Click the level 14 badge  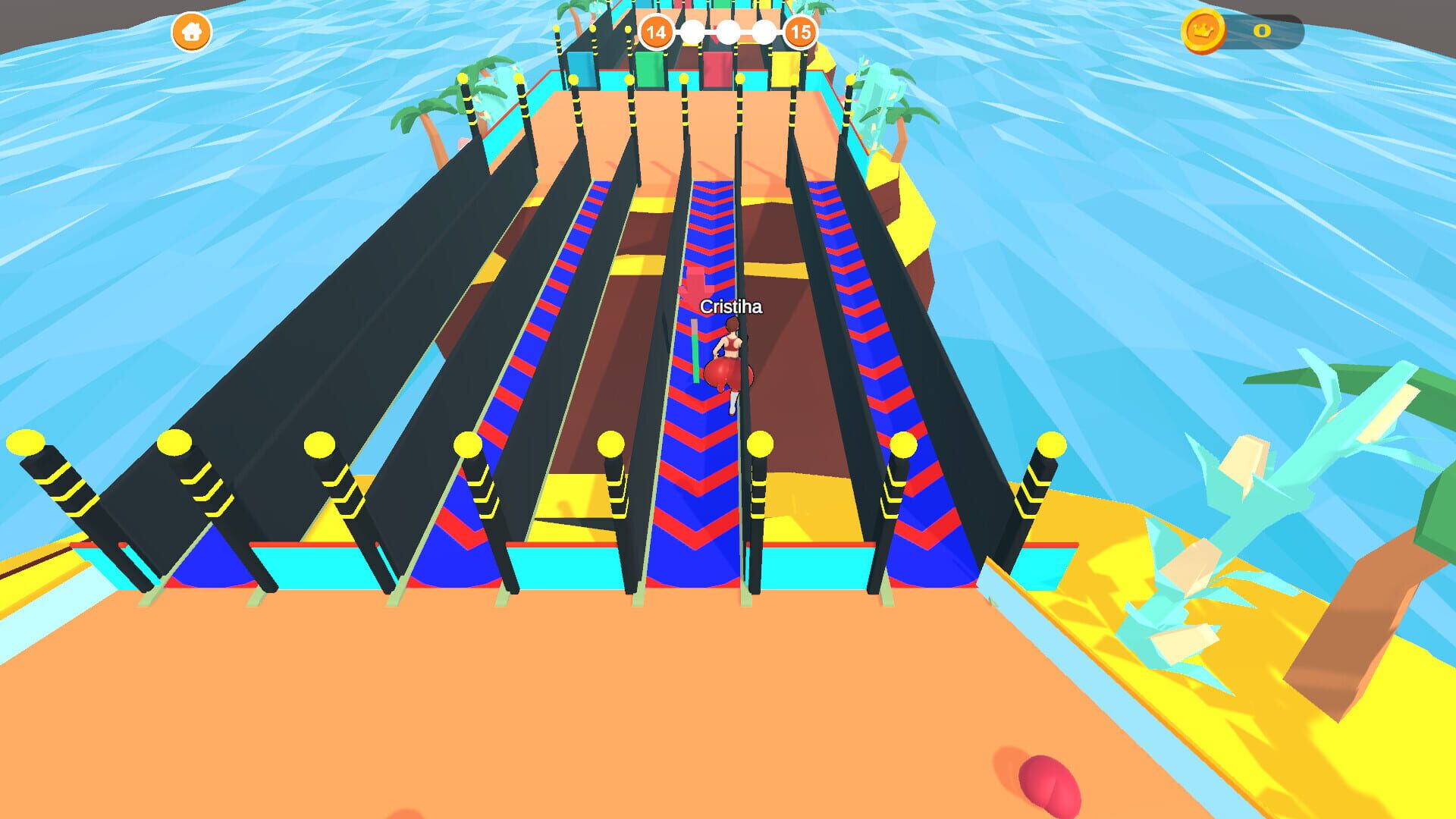pos(655,31)
